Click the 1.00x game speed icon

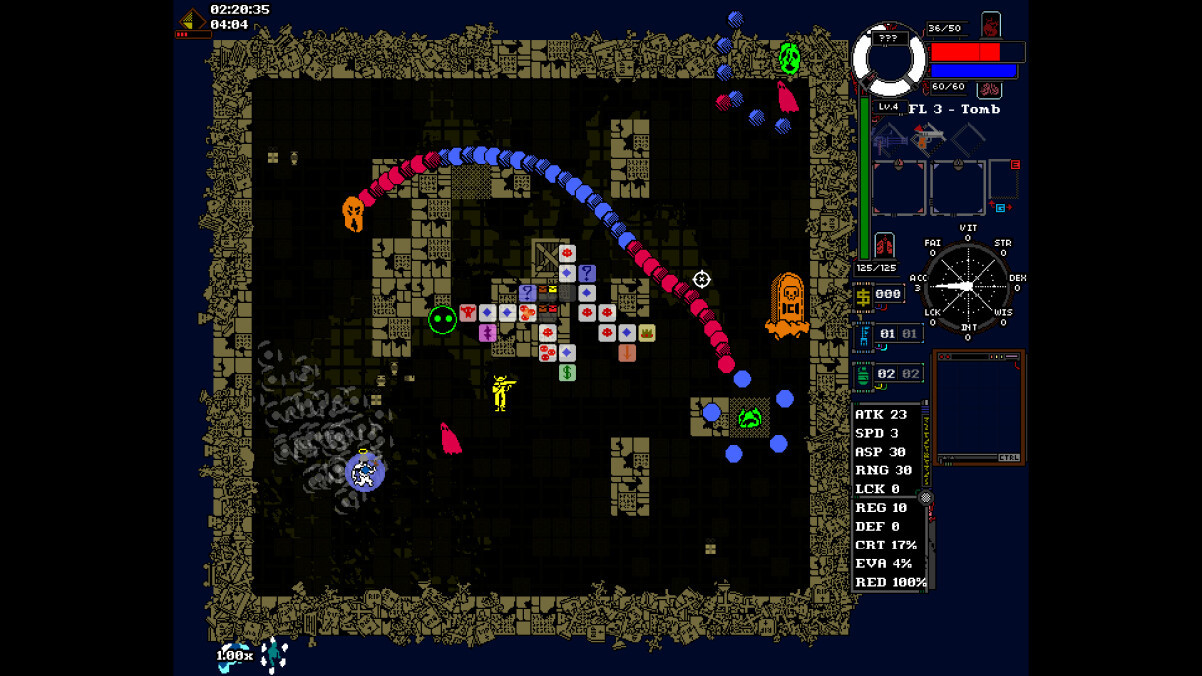tap(235, 655)
